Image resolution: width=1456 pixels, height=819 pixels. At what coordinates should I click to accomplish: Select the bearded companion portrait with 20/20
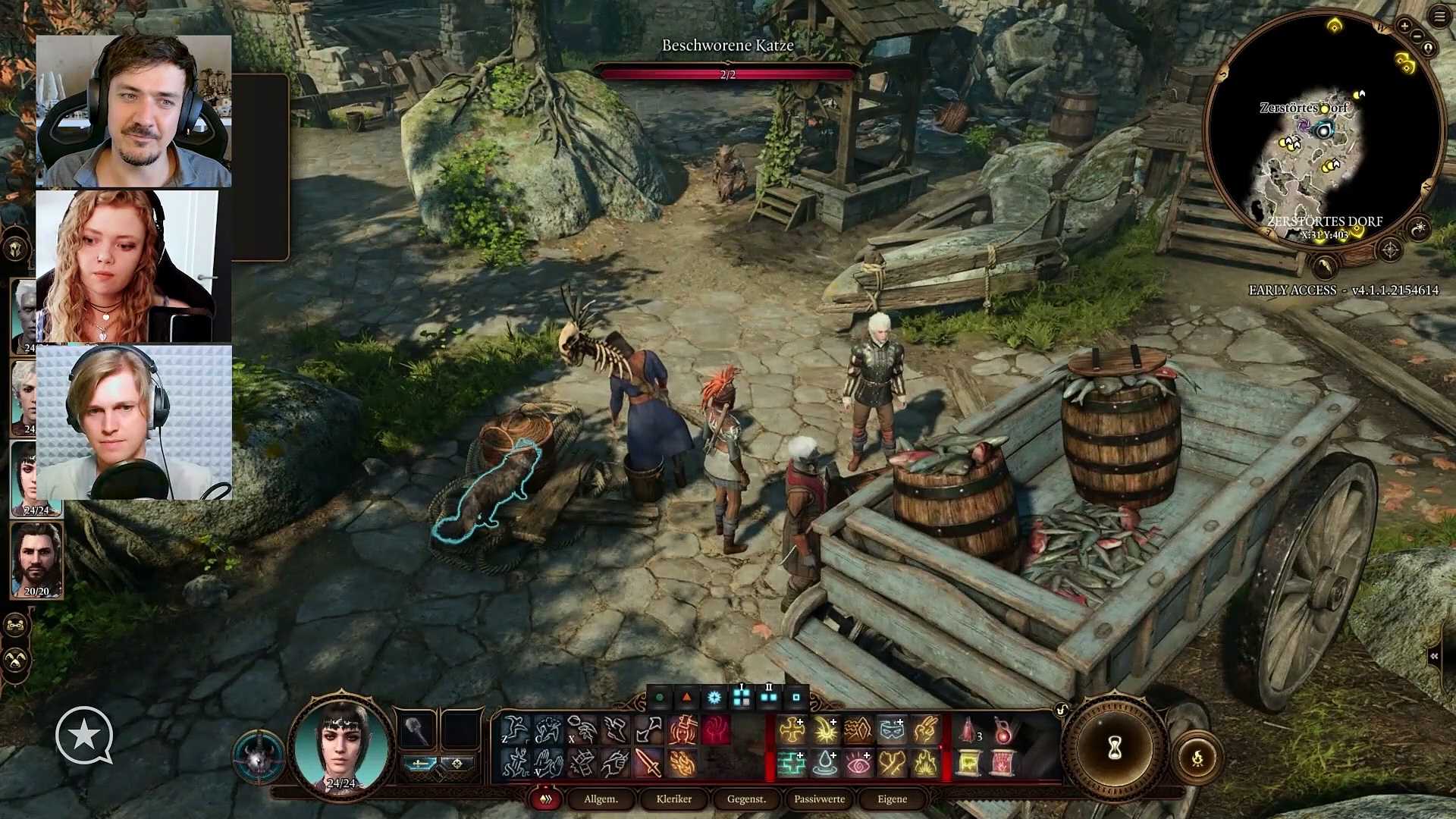[36, 560]
